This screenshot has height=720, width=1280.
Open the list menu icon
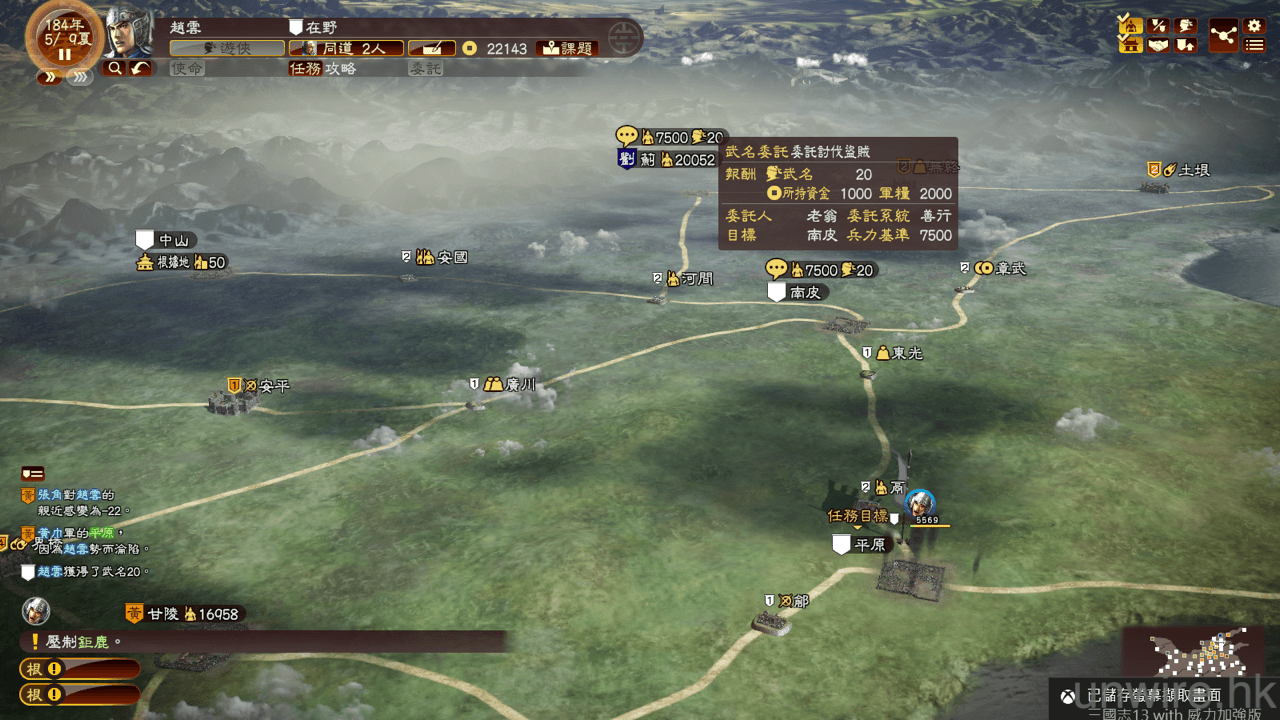[1254, 45]
